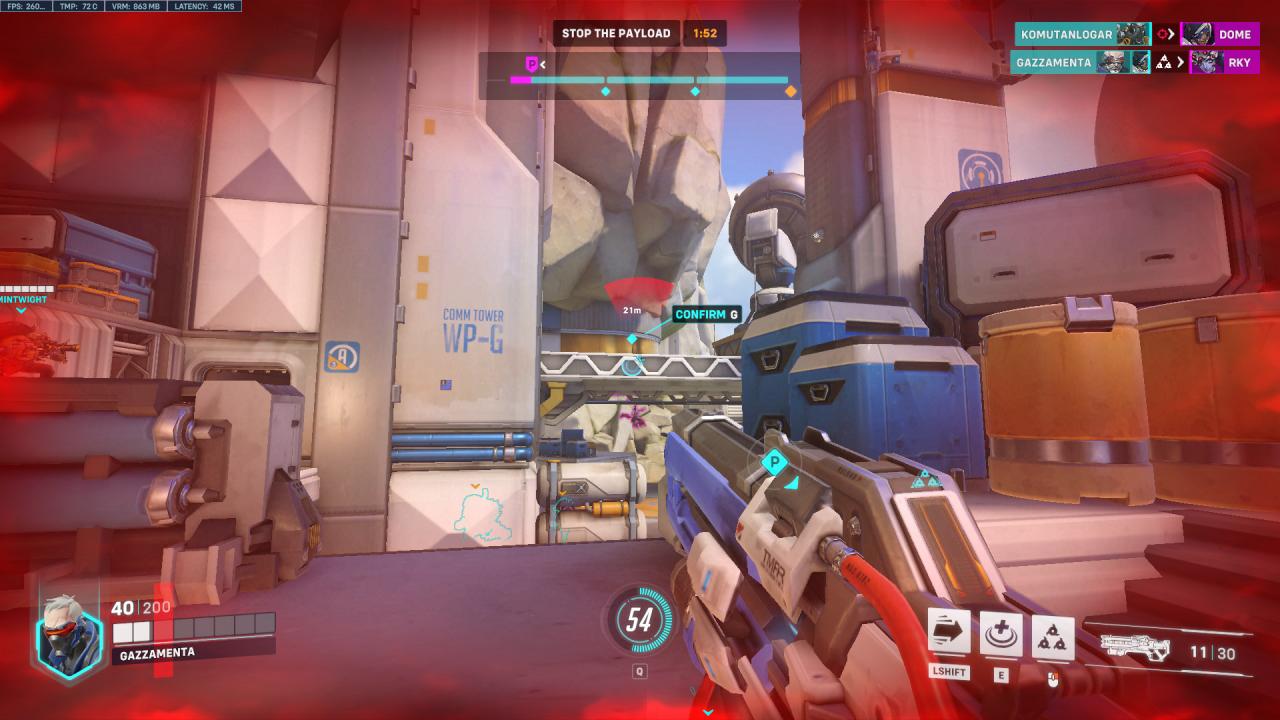Click the chevron arrow in DOME's killfeed entry
The height and width of the screenshot is (720, 1280).
tap(1171, 34)
